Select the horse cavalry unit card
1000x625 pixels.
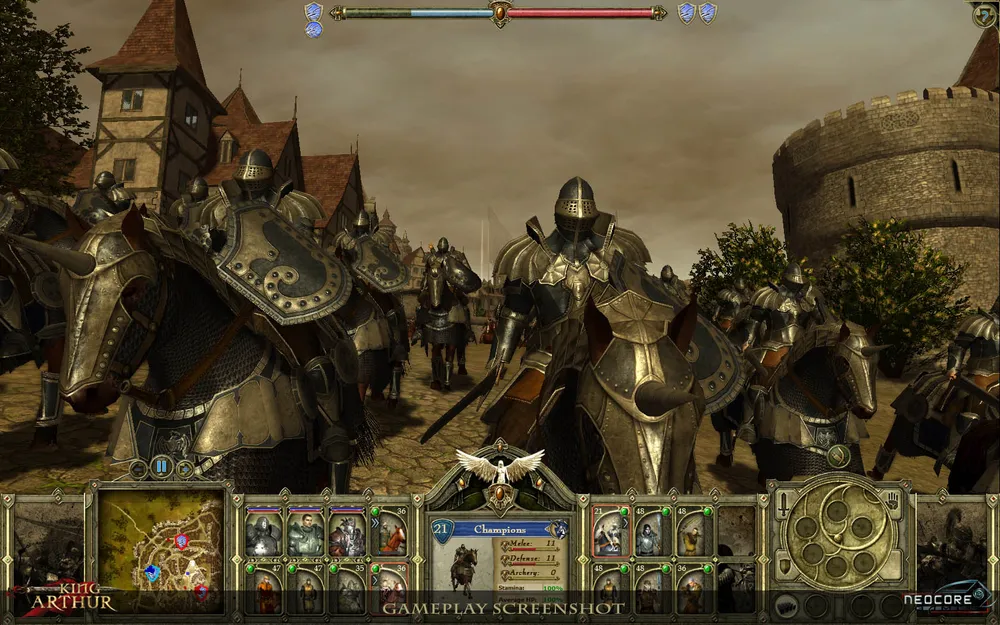[x=391, y=534]
